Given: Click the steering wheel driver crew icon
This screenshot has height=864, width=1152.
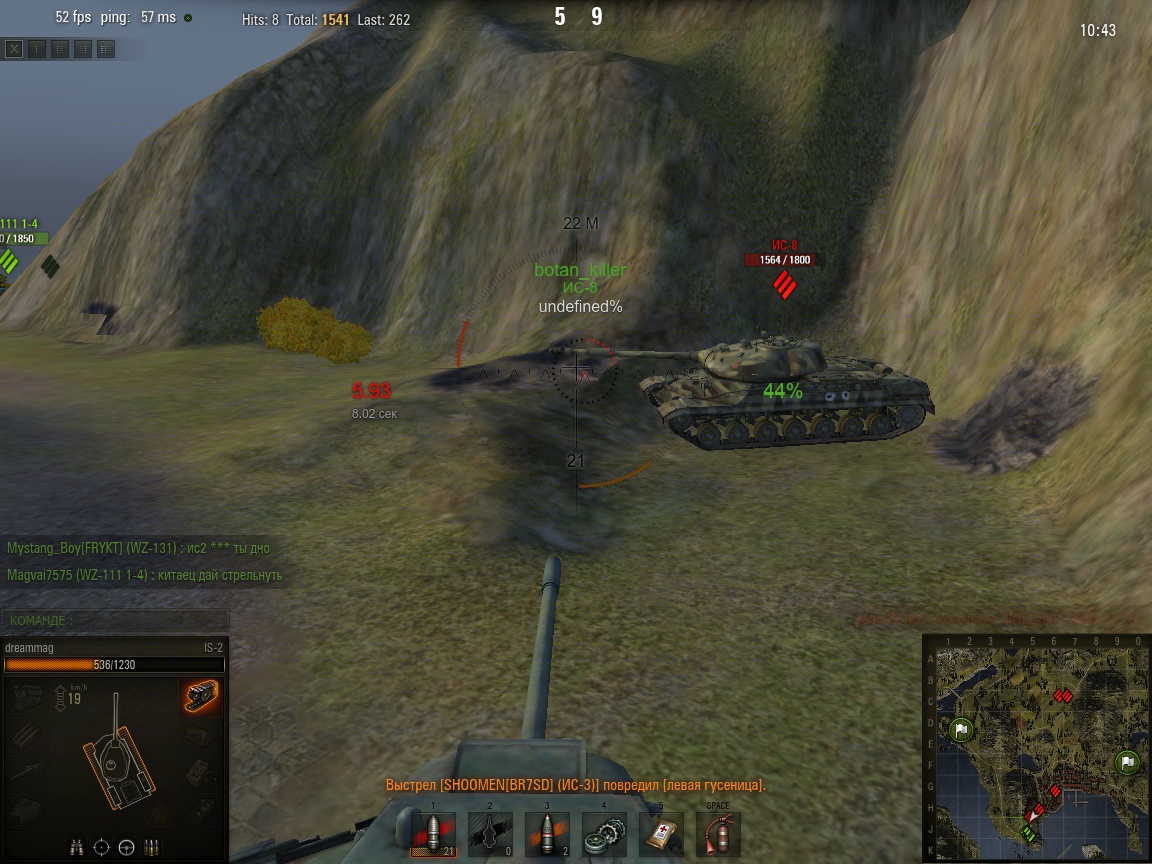Looking at the screenshot, I should click(126, 847).
